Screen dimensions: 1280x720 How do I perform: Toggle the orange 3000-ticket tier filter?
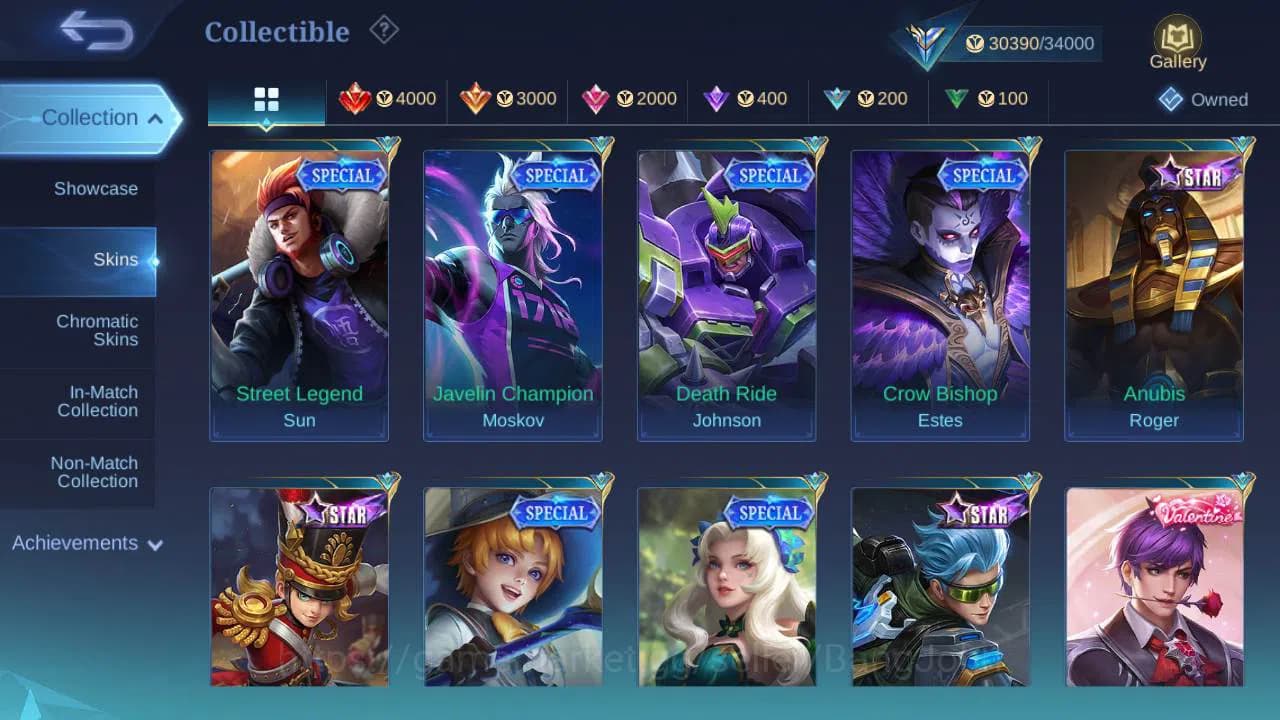(x=477, y=99)
